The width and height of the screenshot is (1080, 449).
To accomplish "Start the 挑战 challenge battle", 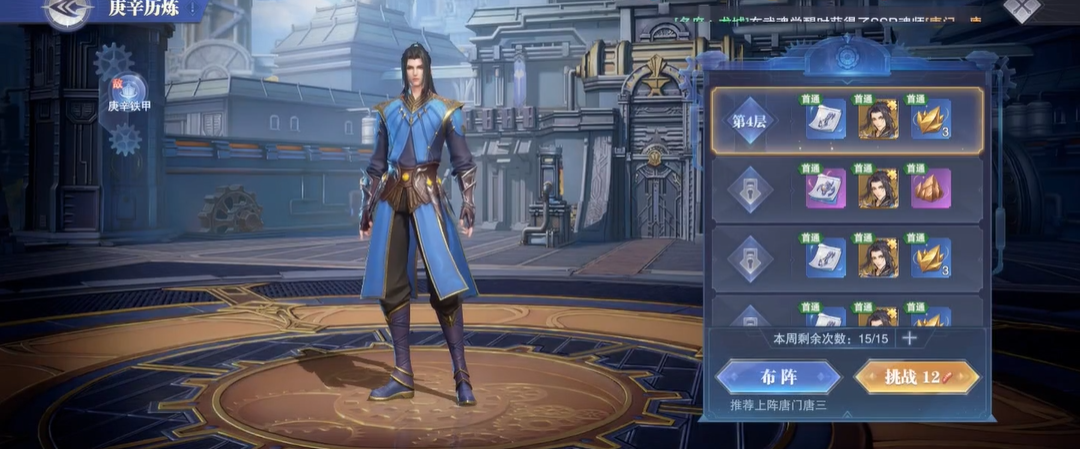I will coord(916,377).
